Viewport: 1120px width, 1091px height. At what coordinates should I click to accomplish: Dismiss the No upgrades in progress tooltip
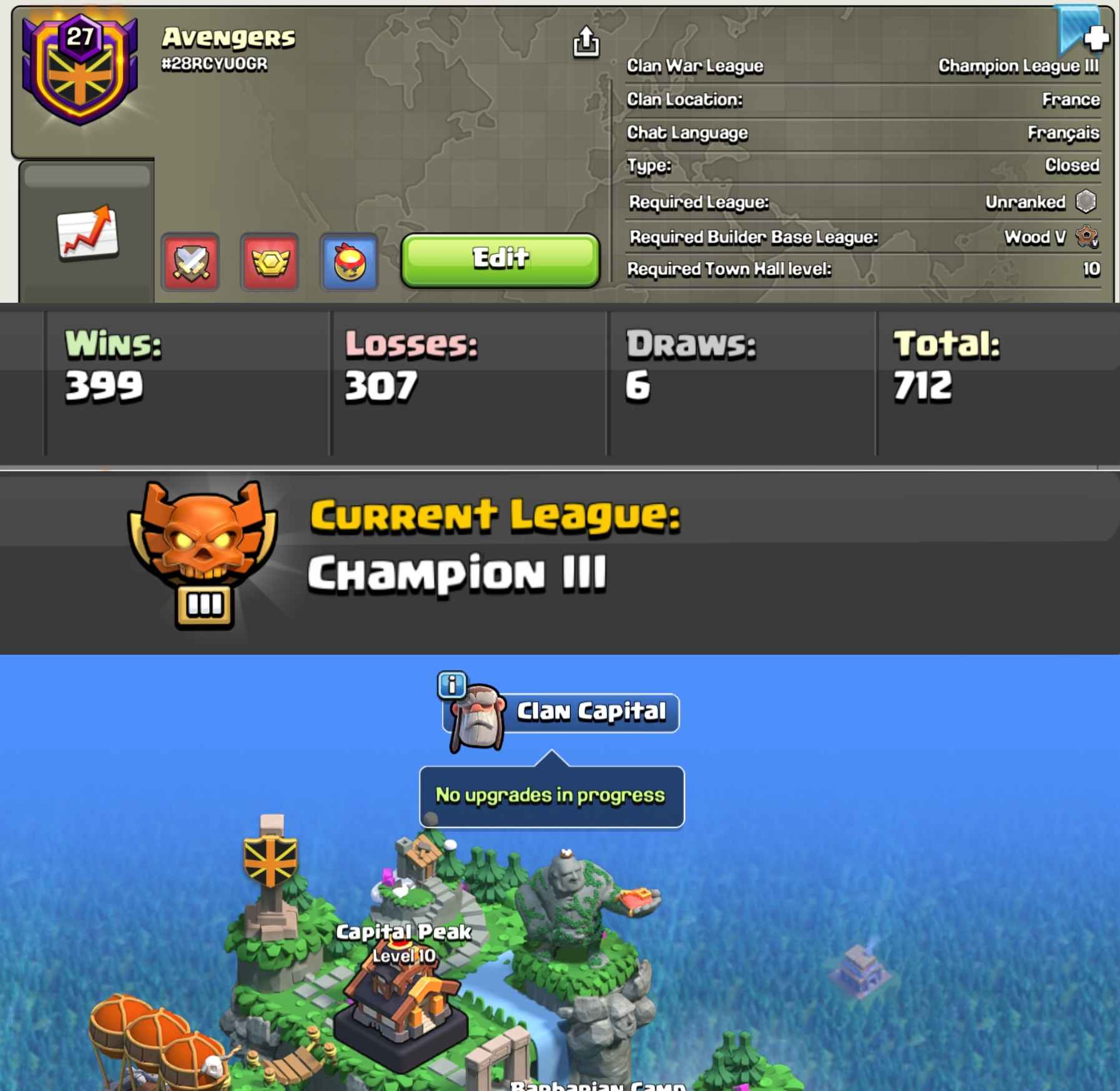click(x=552, y=795)
